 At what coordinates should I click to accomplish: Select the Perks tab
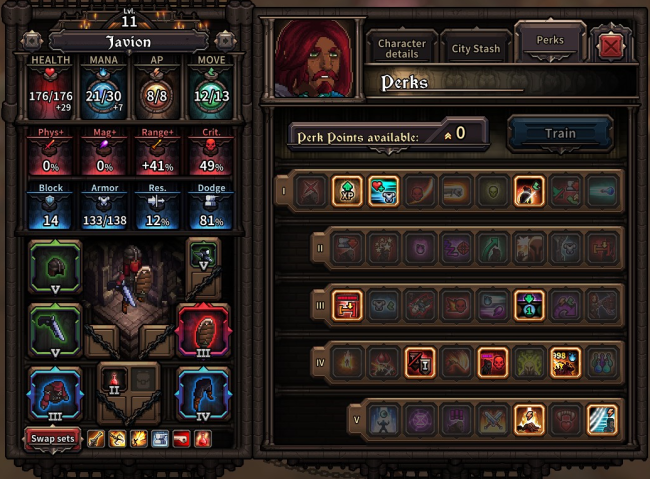click(x=549, y=42)
